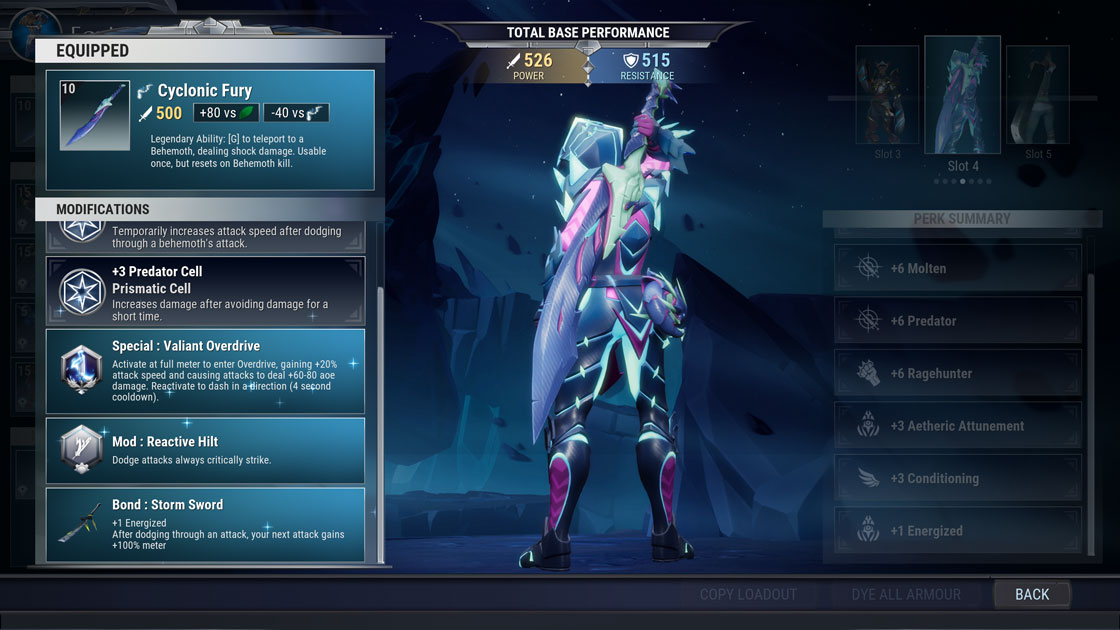Screen dimensions: 1120x630
Task: Click the Back button
Action: coord(1032,594)
